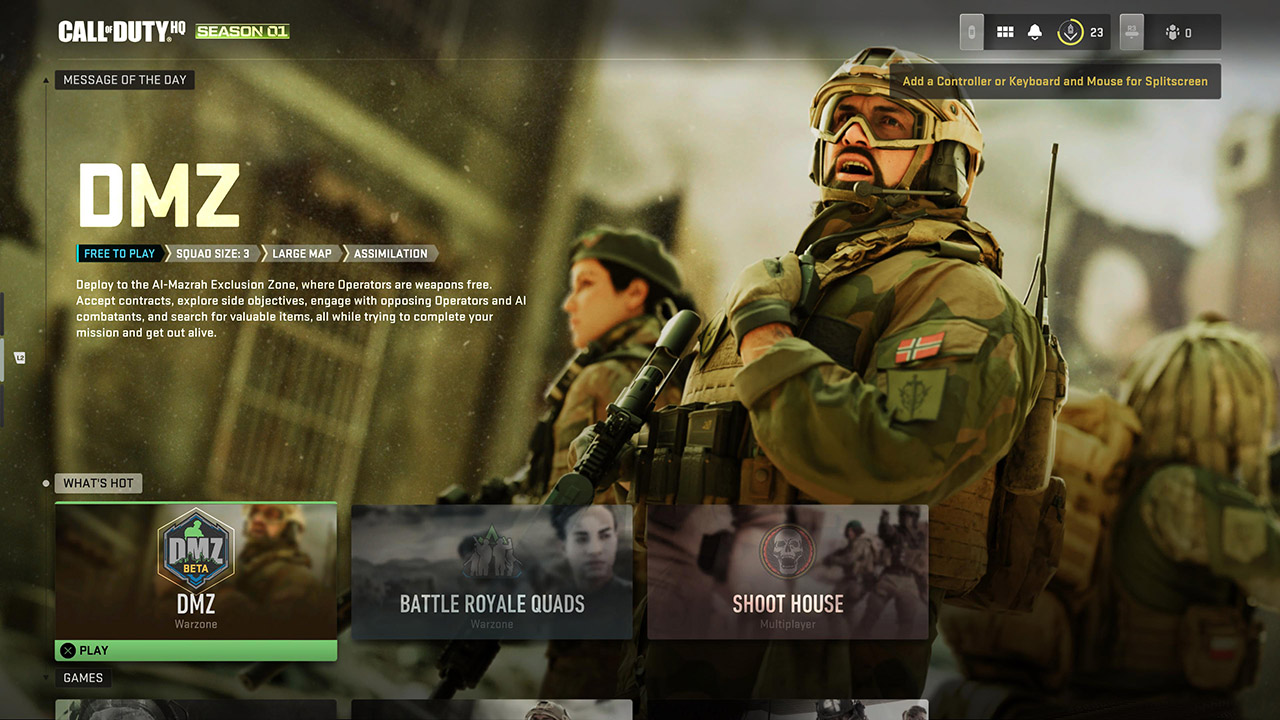Image resolution: width=1280 pixels, height=720 pixels.
Task: Open the Message of the Day tab
Action: click(x=124, y=80)
